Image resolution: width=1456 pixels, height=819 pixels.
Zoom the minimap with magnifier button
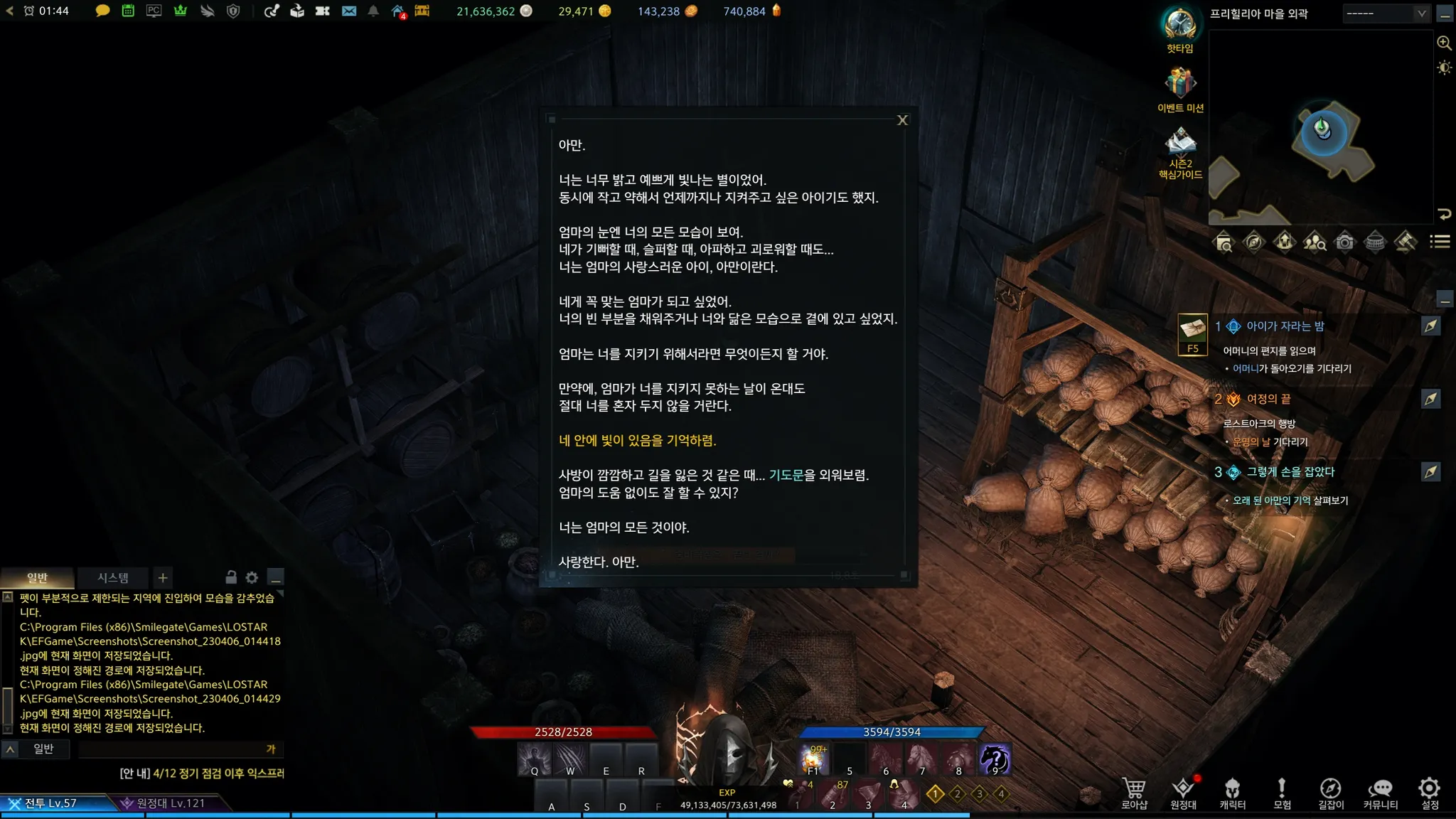pos(1444,43)
